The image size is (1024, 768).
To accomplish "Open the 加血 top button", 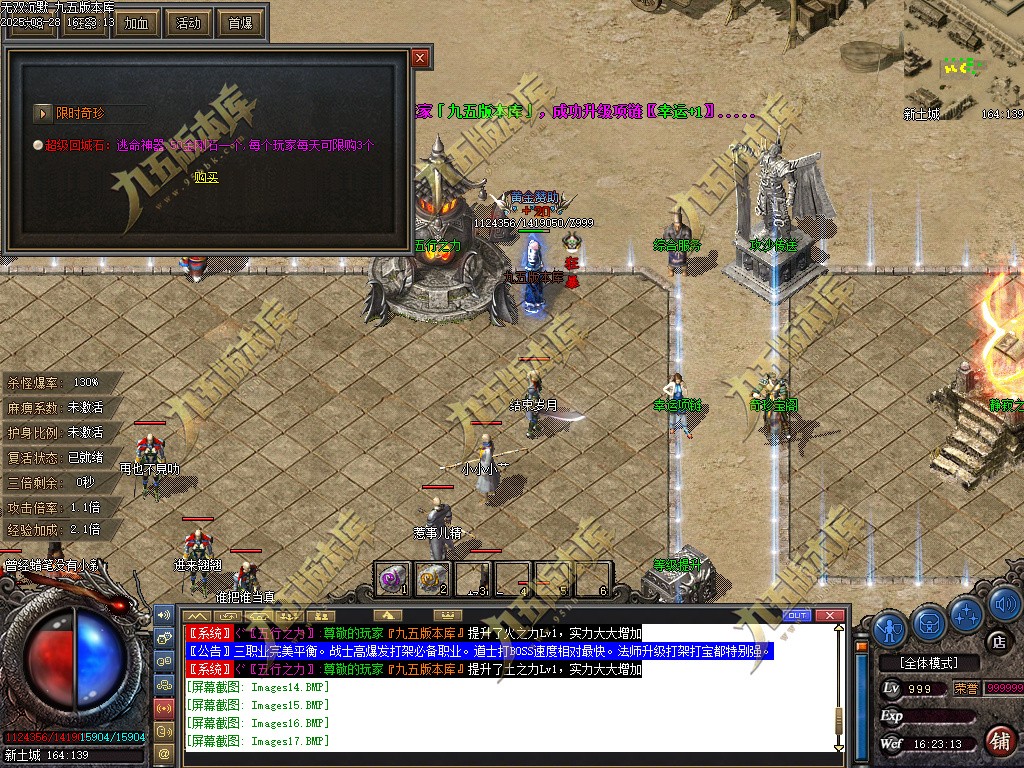I will (136, 22).
